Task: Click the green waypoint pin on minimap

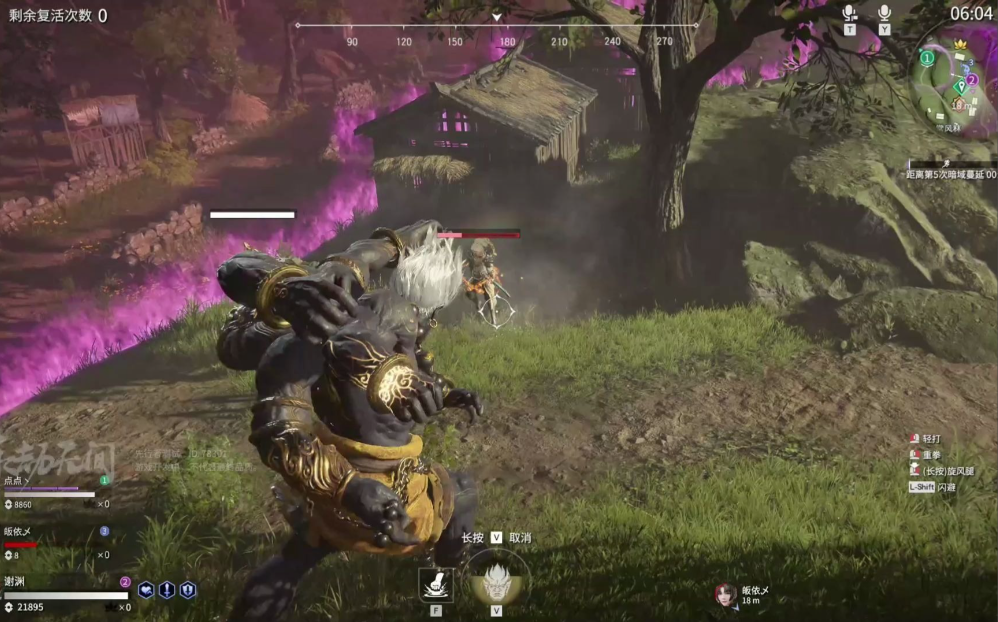Action: pyautogui.click(x=960, y=88)
